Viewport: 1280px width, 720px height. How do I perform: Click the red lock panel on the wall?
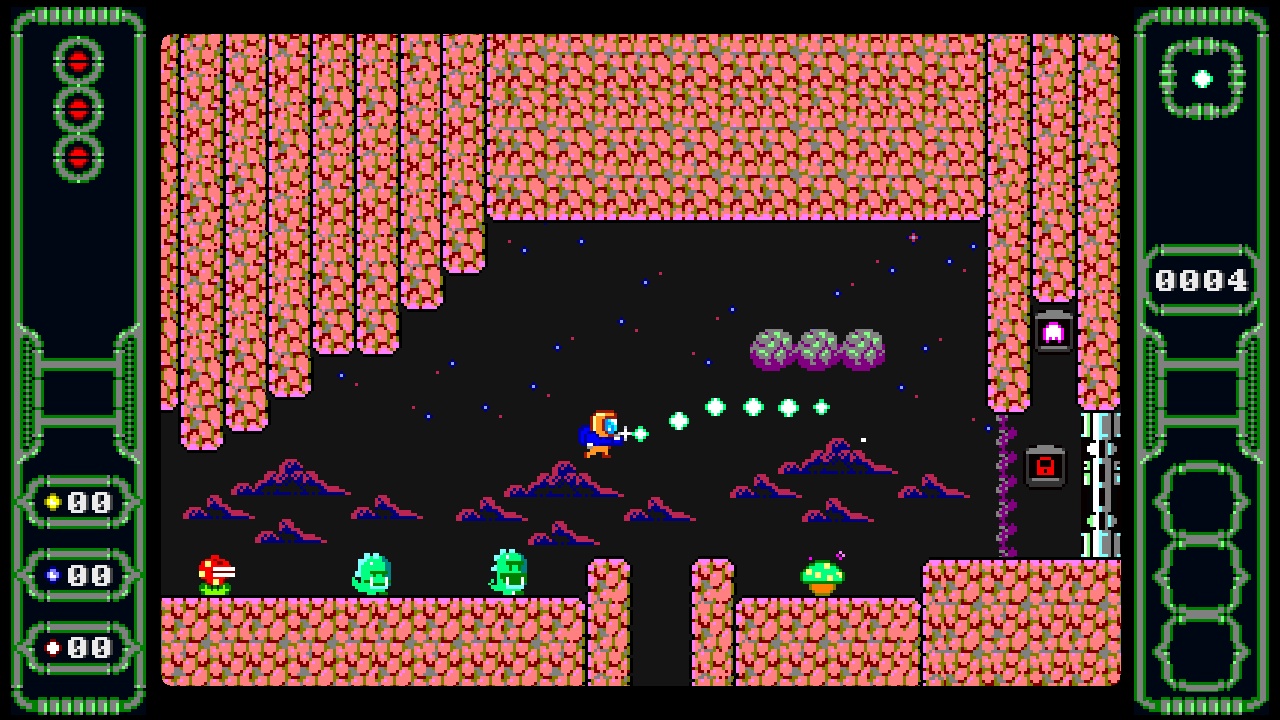[x=1044, y=466]
